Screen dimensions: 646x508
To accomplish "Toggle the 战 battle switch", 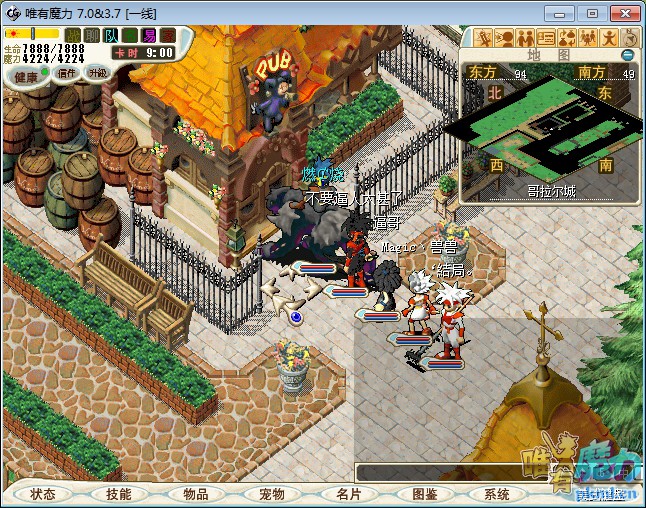I will click(x=74, y=35).
